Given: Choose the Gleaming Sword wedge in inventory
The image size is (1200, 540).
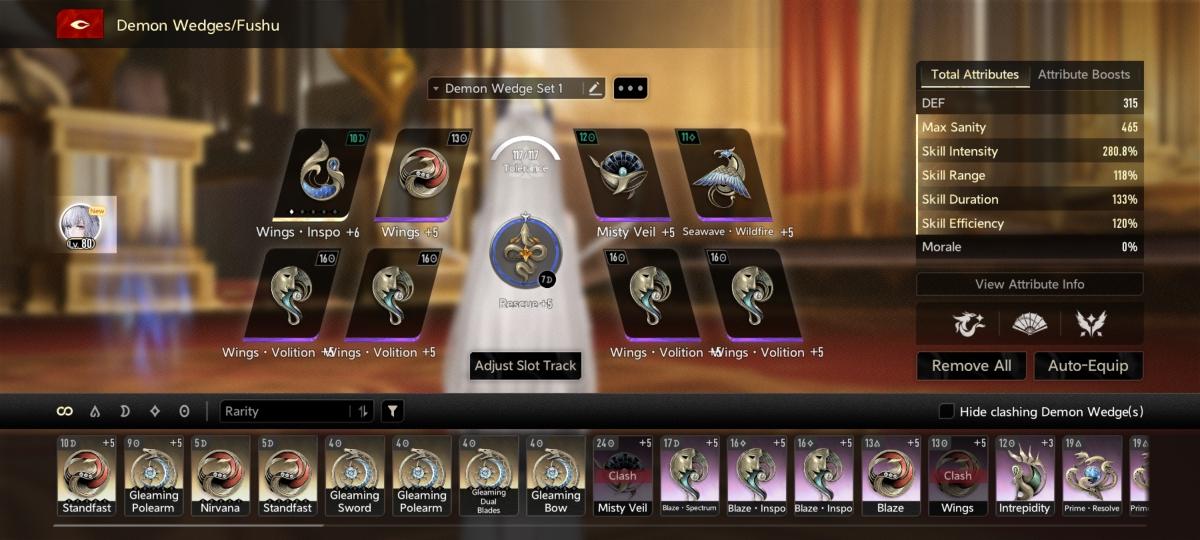Looking at the screenshot, I should click(x=354, y=475).
